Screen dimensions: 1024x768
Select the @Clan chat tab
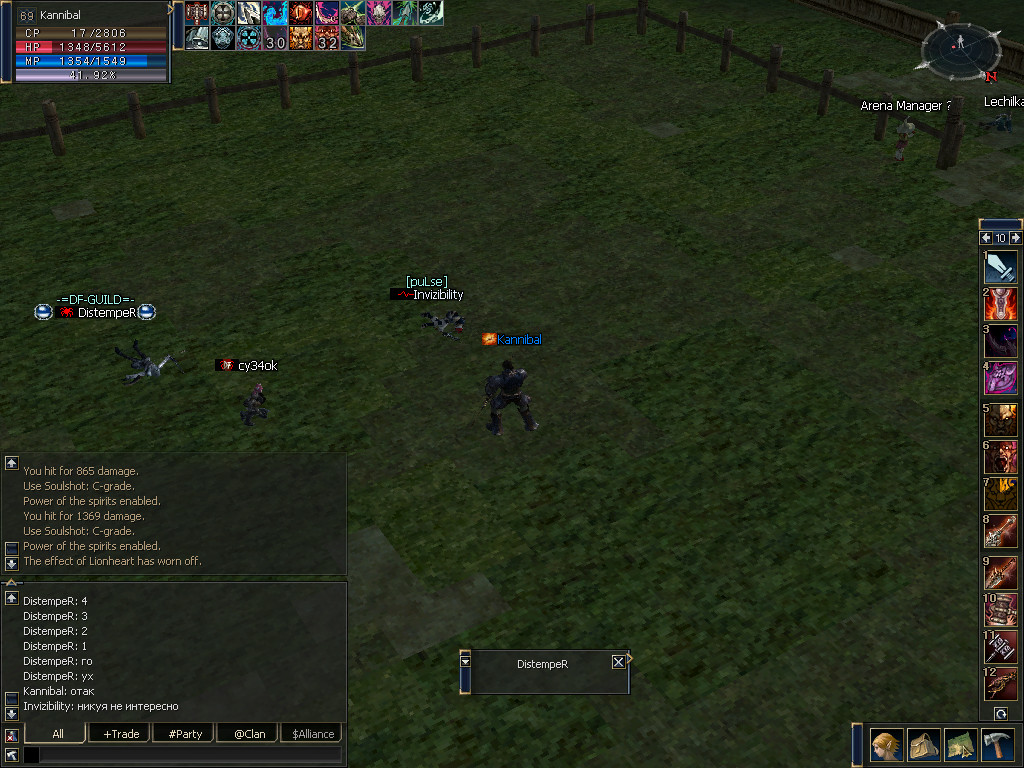point(248,734)
